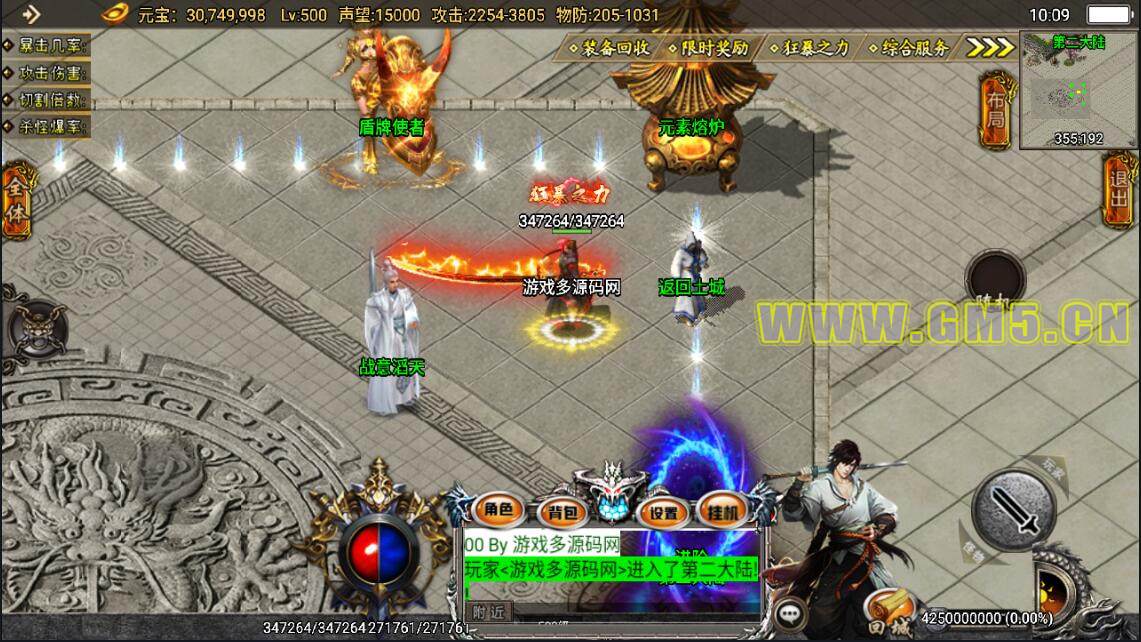
Task: Toggle the top-left arrow collapse button
Action: point(31,14)
